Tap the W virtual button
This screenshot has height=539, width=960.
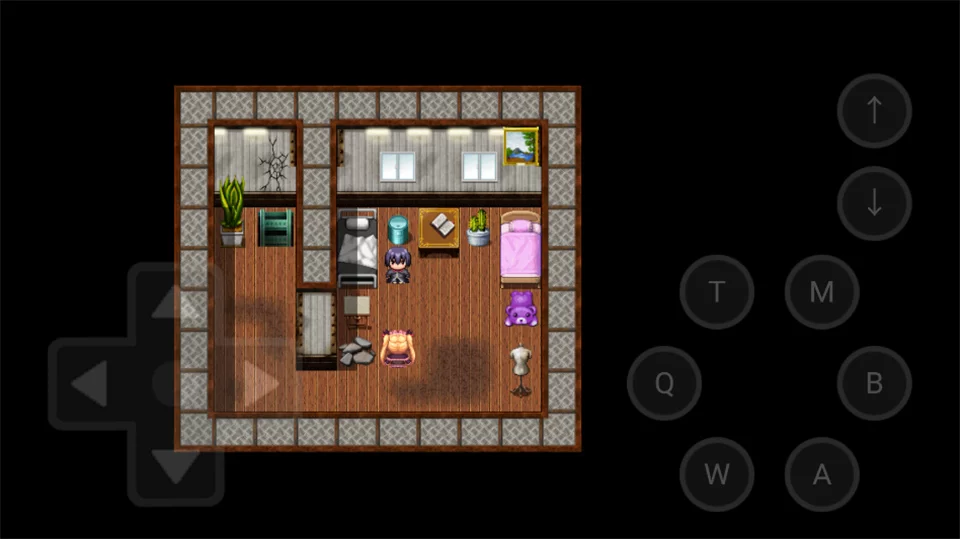[x=716, y=474]
